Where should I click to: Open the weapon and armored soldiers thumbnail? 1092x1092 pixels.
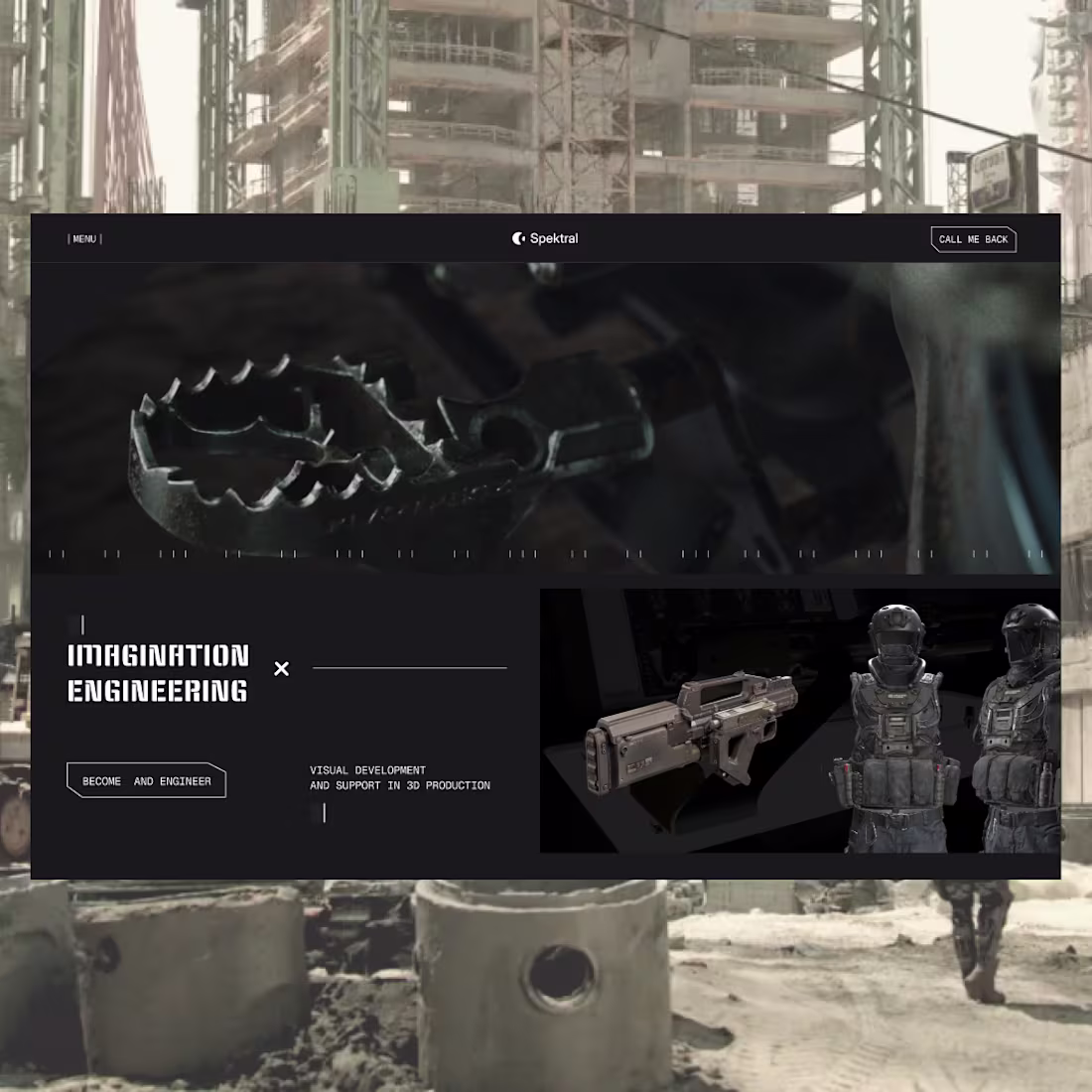(x=799, y=721)
